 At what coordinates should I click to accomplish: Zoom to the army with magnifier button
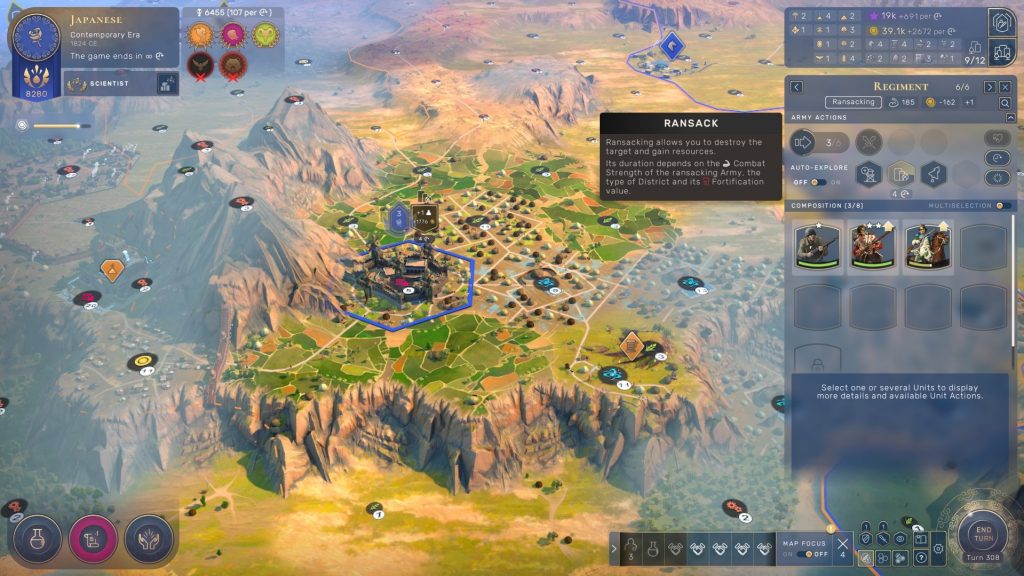click(1004, 103)
